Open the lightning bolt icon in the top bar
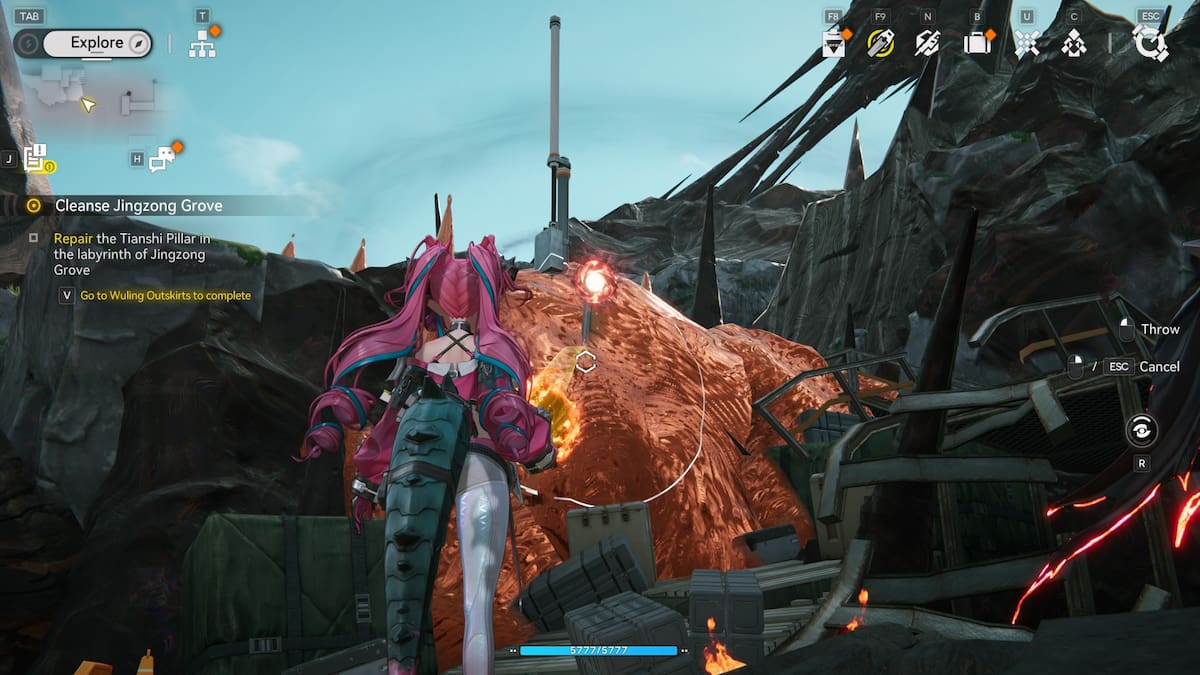1200x675 pixels. point(928,43)
